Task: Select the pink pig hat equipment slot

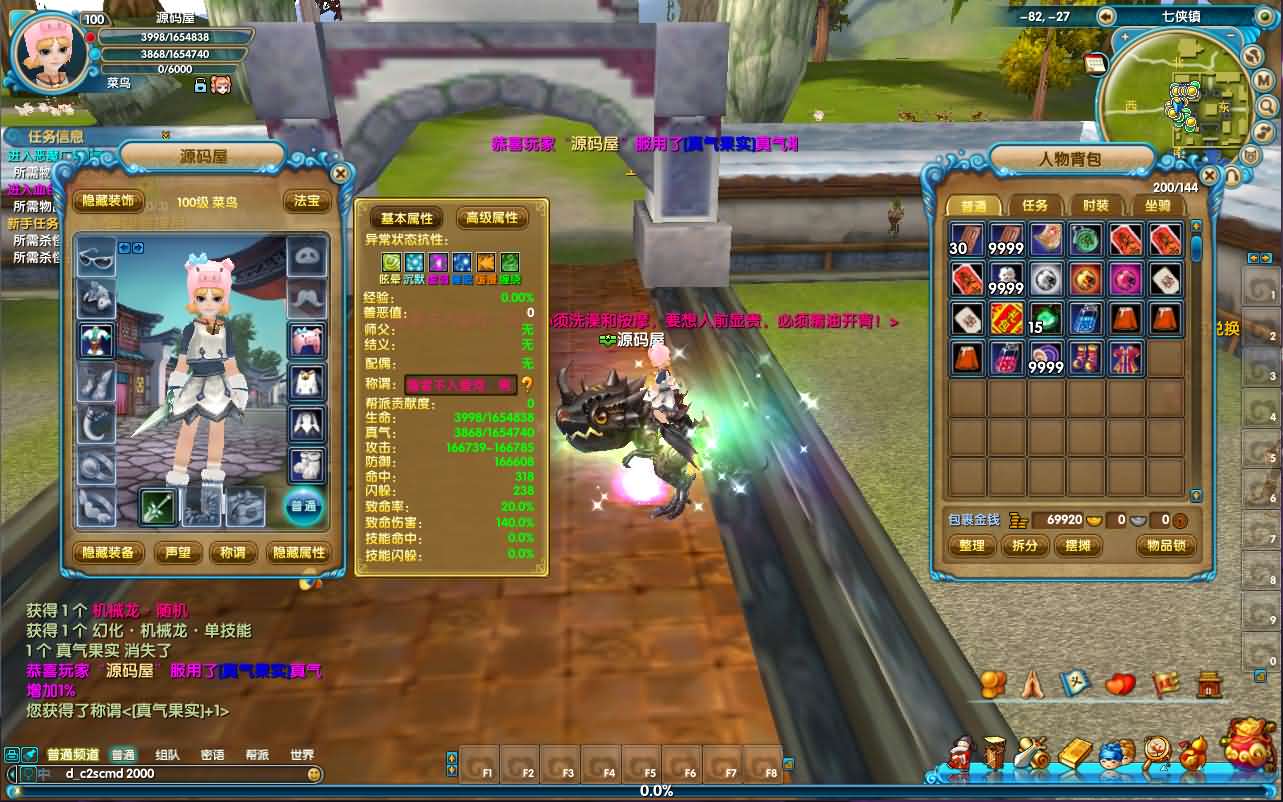Action: [x=306, y=339]
